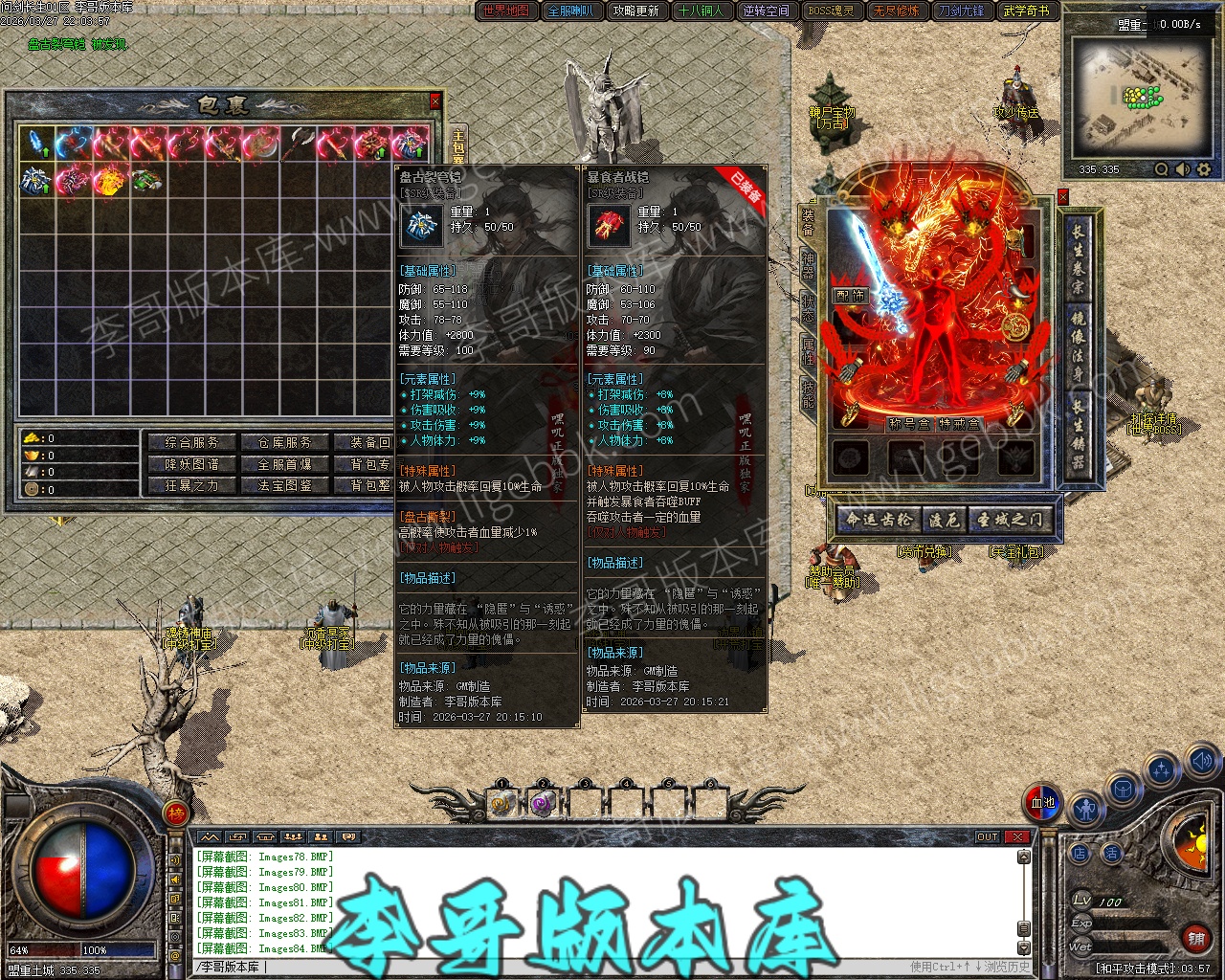
Task: Close the 包裹 inventory window
Action: click(435, 100)
